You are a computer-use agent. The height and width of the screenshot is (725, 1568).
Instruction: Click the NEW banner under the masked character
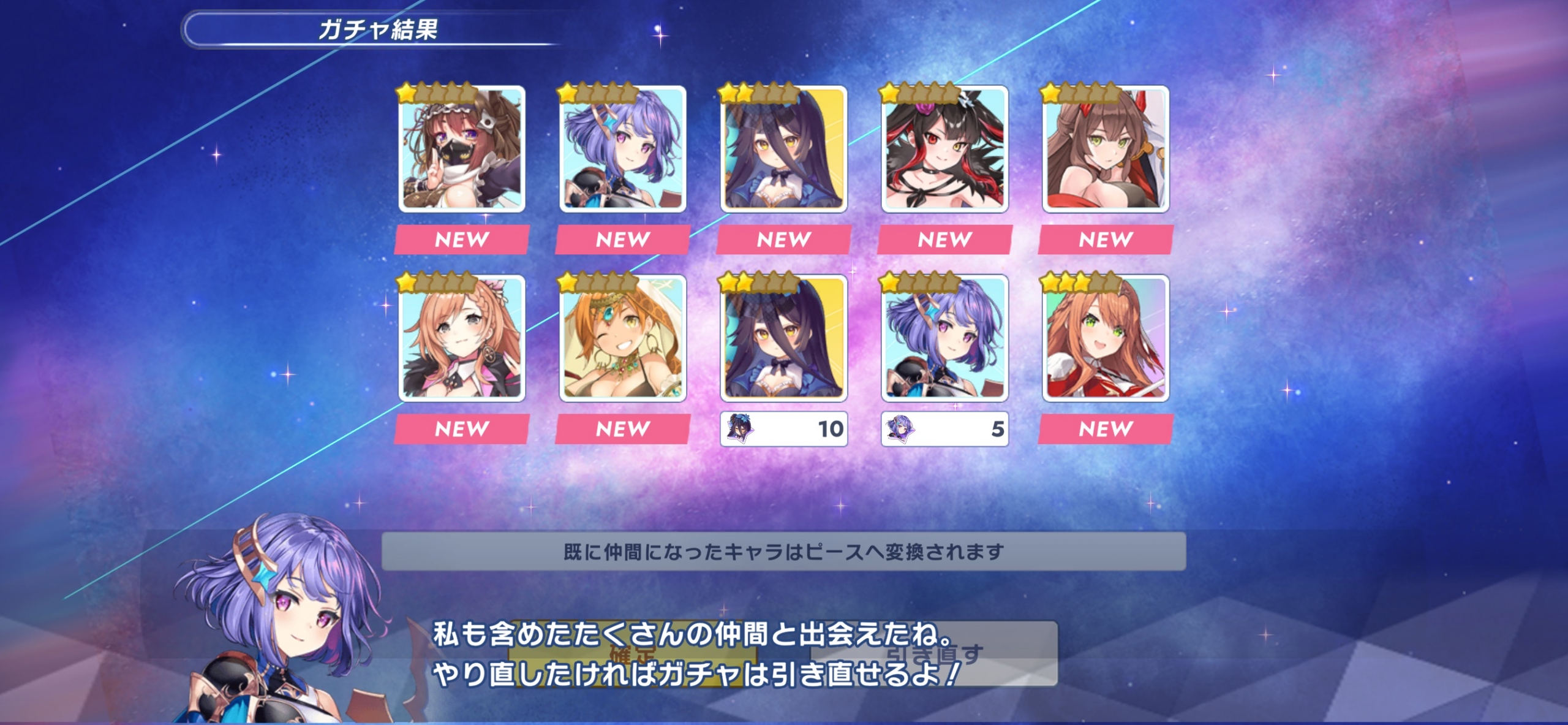[x=464, y=240]
